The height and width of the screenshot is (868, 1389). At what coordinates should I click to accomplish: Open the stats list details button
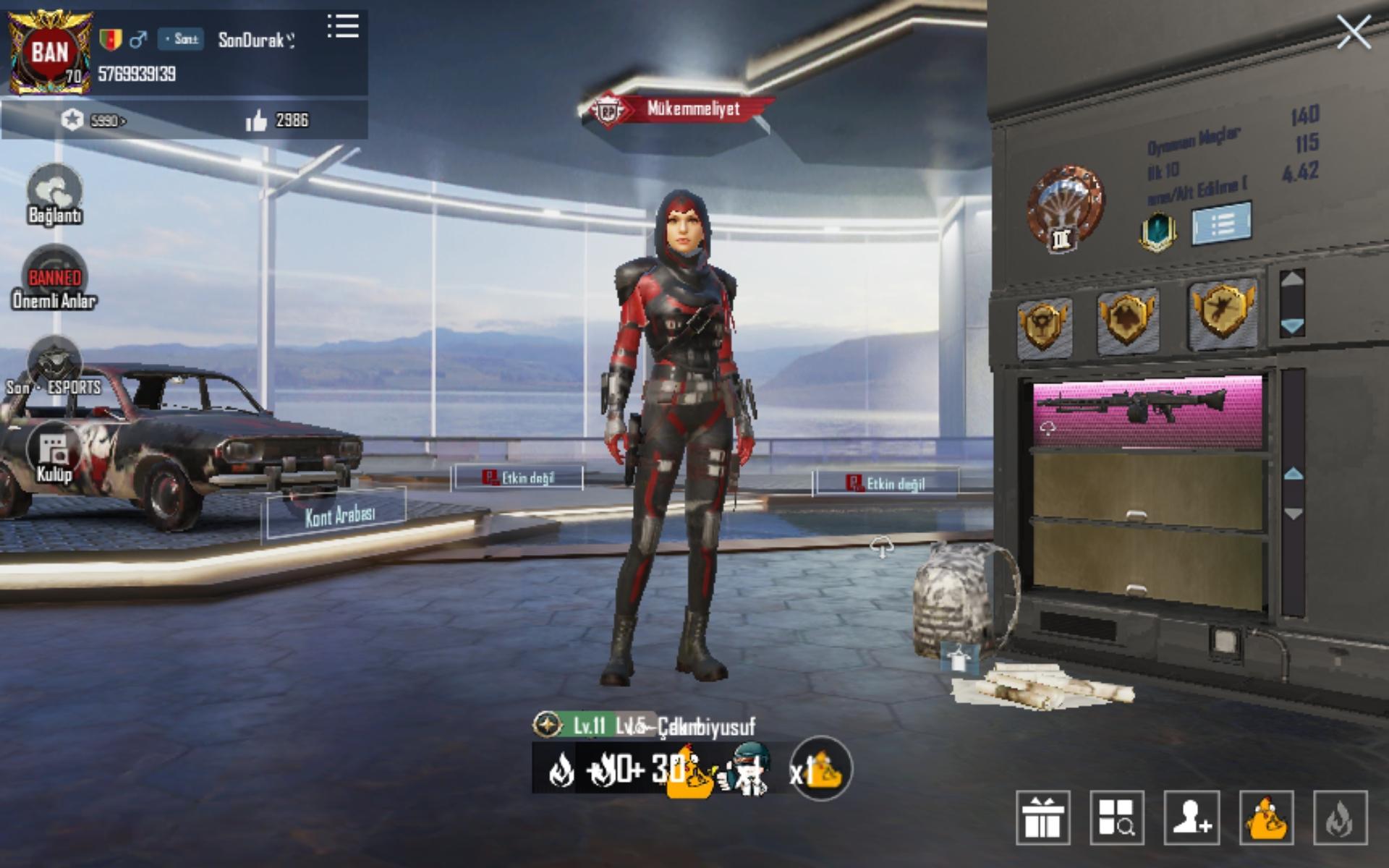point(1221,224)
